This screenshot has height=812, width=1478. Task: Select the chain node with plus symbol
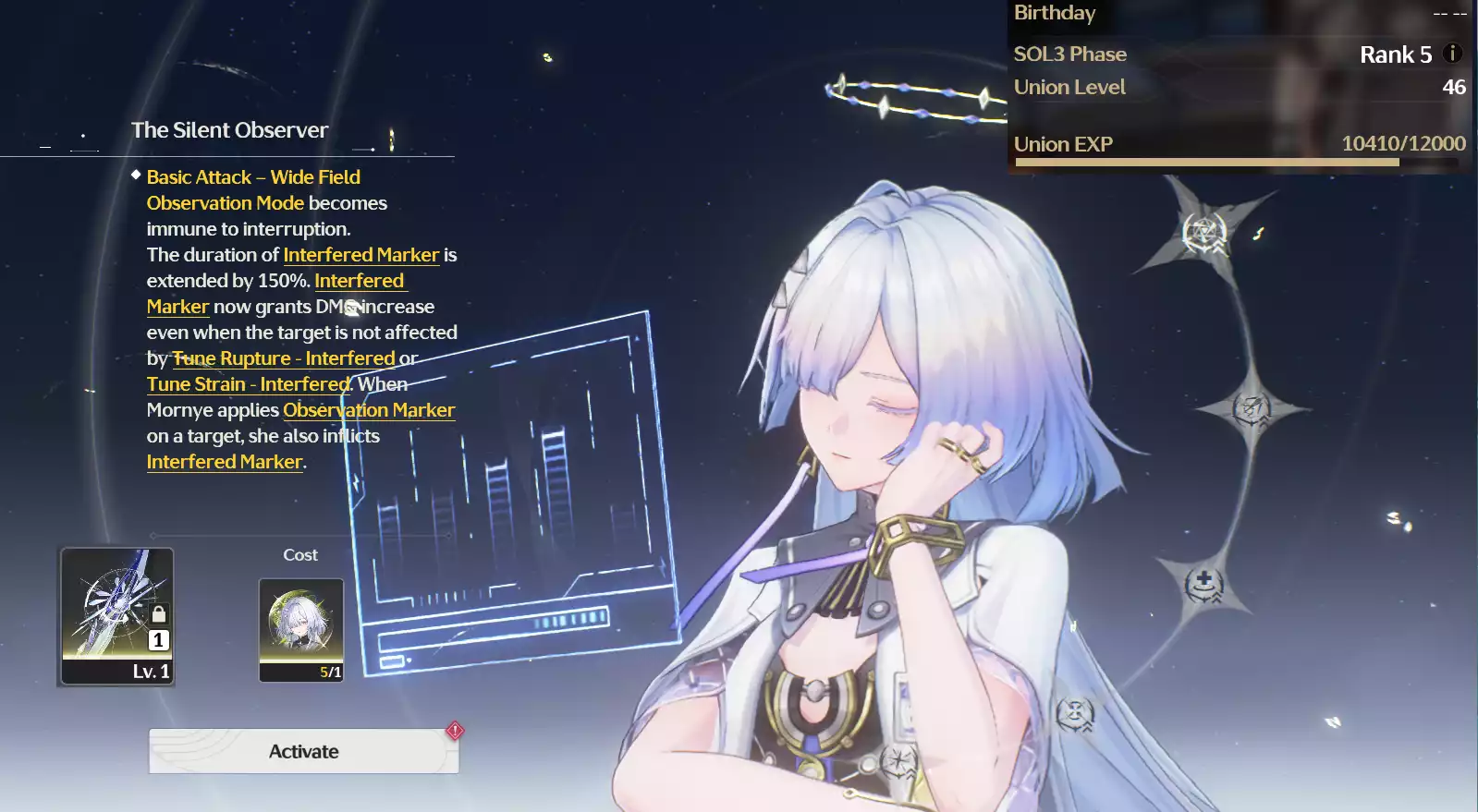(1203, 584)
